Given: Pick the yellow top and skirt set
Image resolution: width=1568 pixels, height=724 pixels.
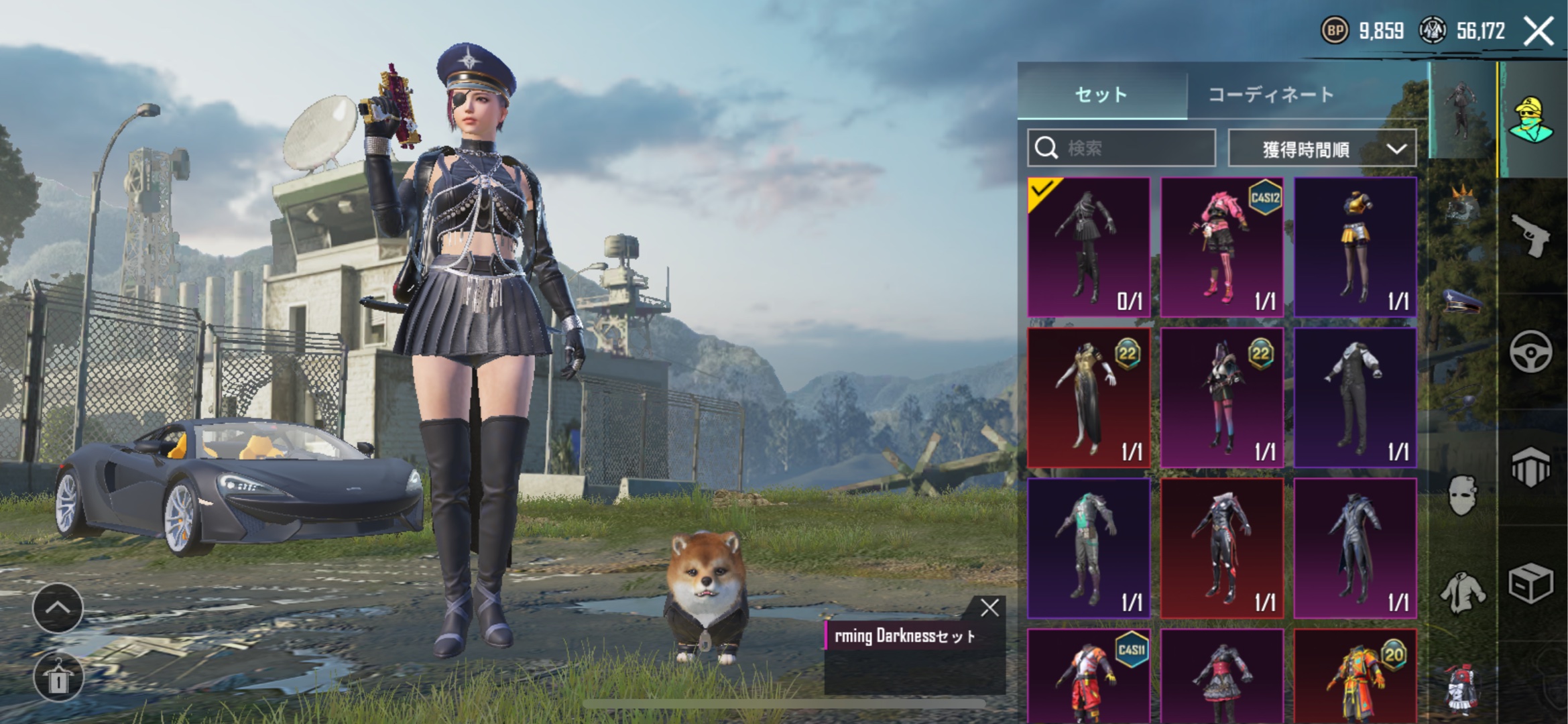Looking at the screenshot, I should [x=1355, y=247].
